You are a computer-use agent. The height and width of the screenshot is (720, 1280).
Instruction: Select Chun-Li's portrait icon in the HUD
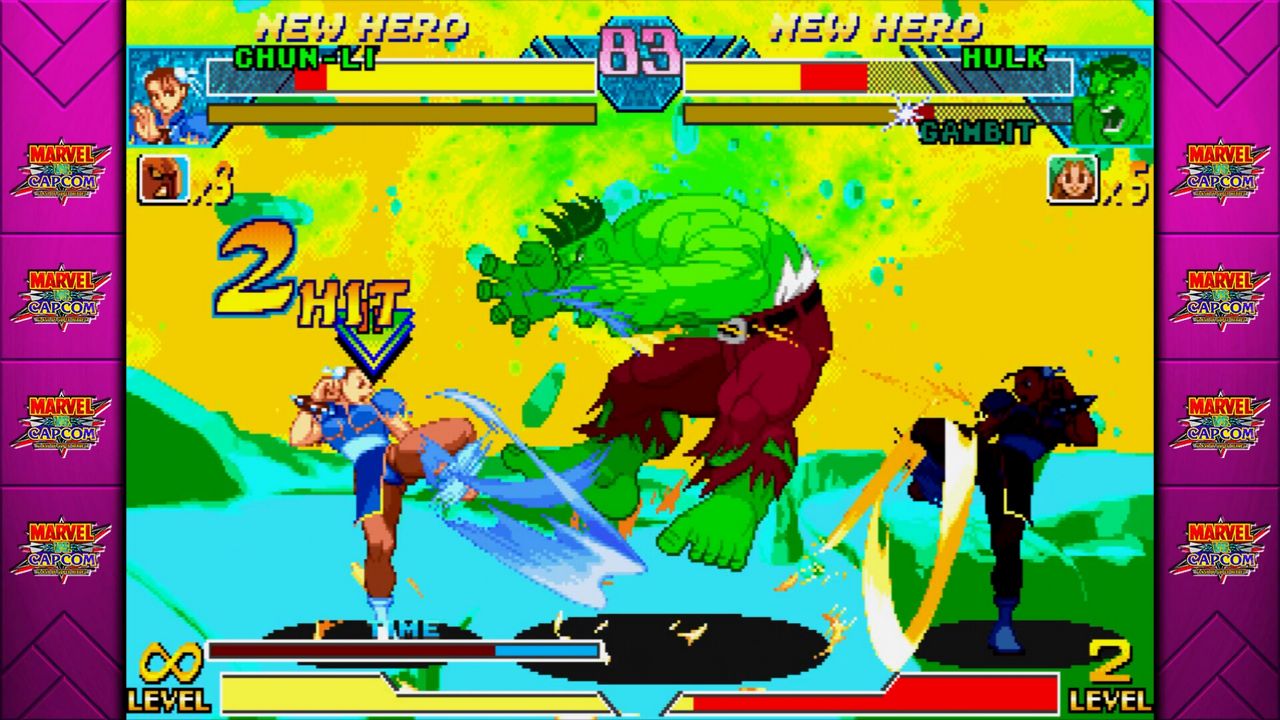164,95
